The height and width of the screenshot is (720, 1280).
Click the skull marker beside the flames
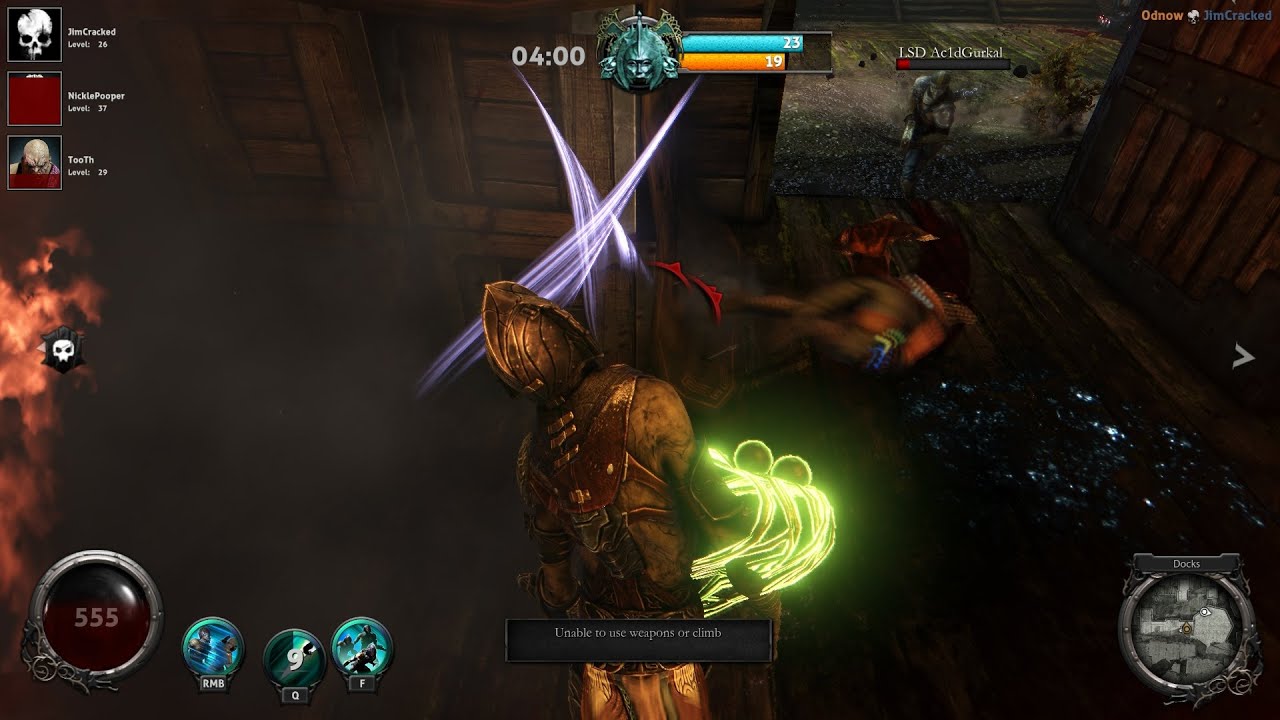pyautogui.click(x=63, y=349)
